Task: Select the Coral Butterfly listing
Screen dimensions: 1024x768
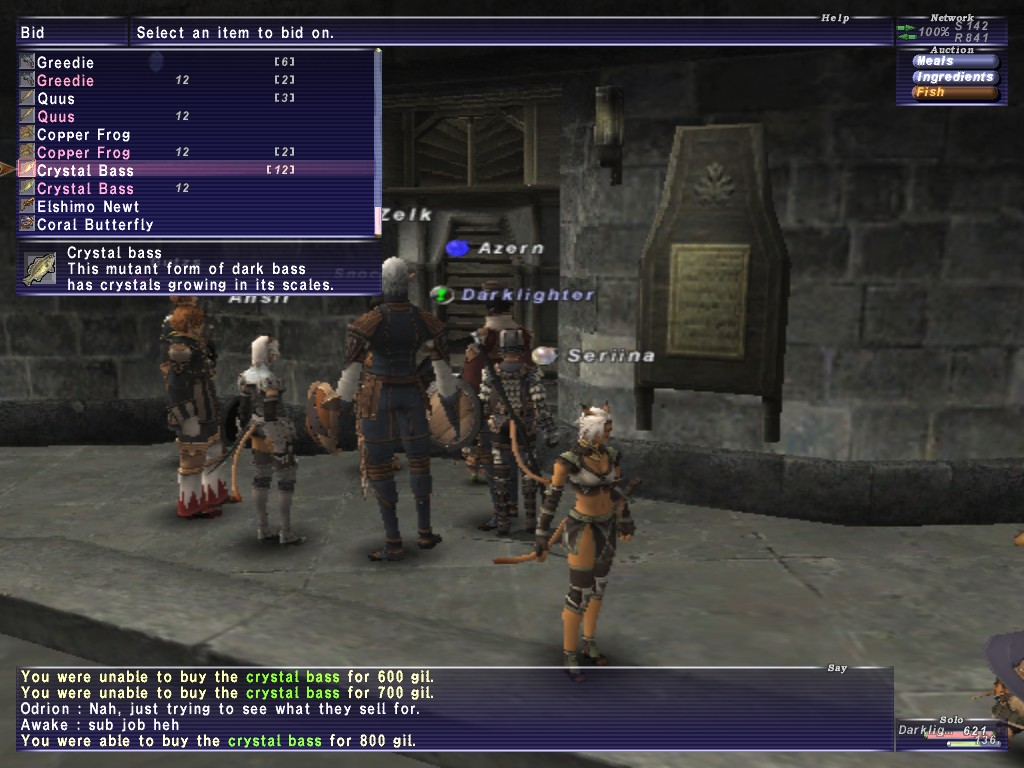Action: coord(95,225)
